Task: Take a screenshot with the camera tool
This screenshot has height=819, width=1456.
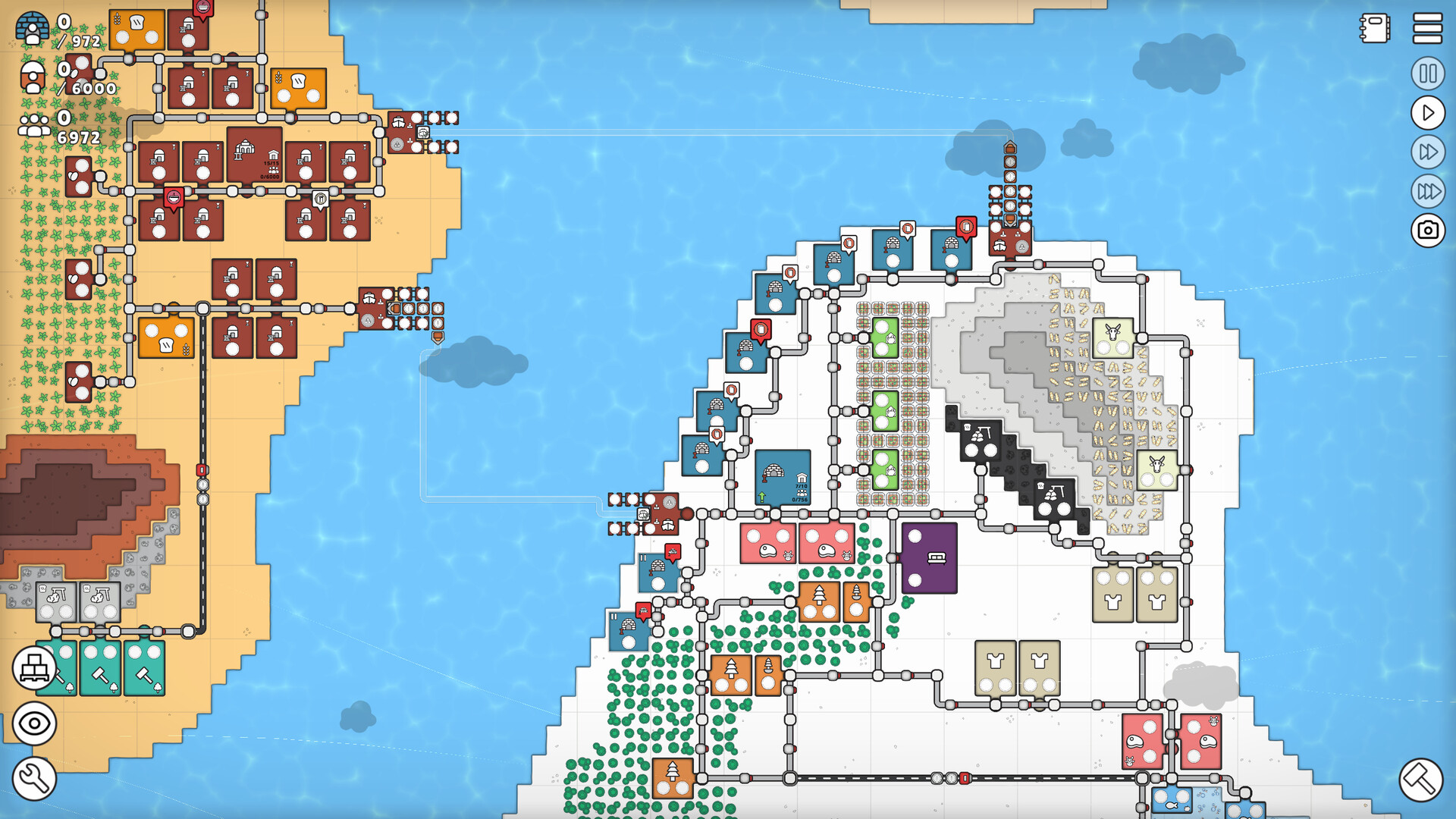Action: (x=1426, y=230)
